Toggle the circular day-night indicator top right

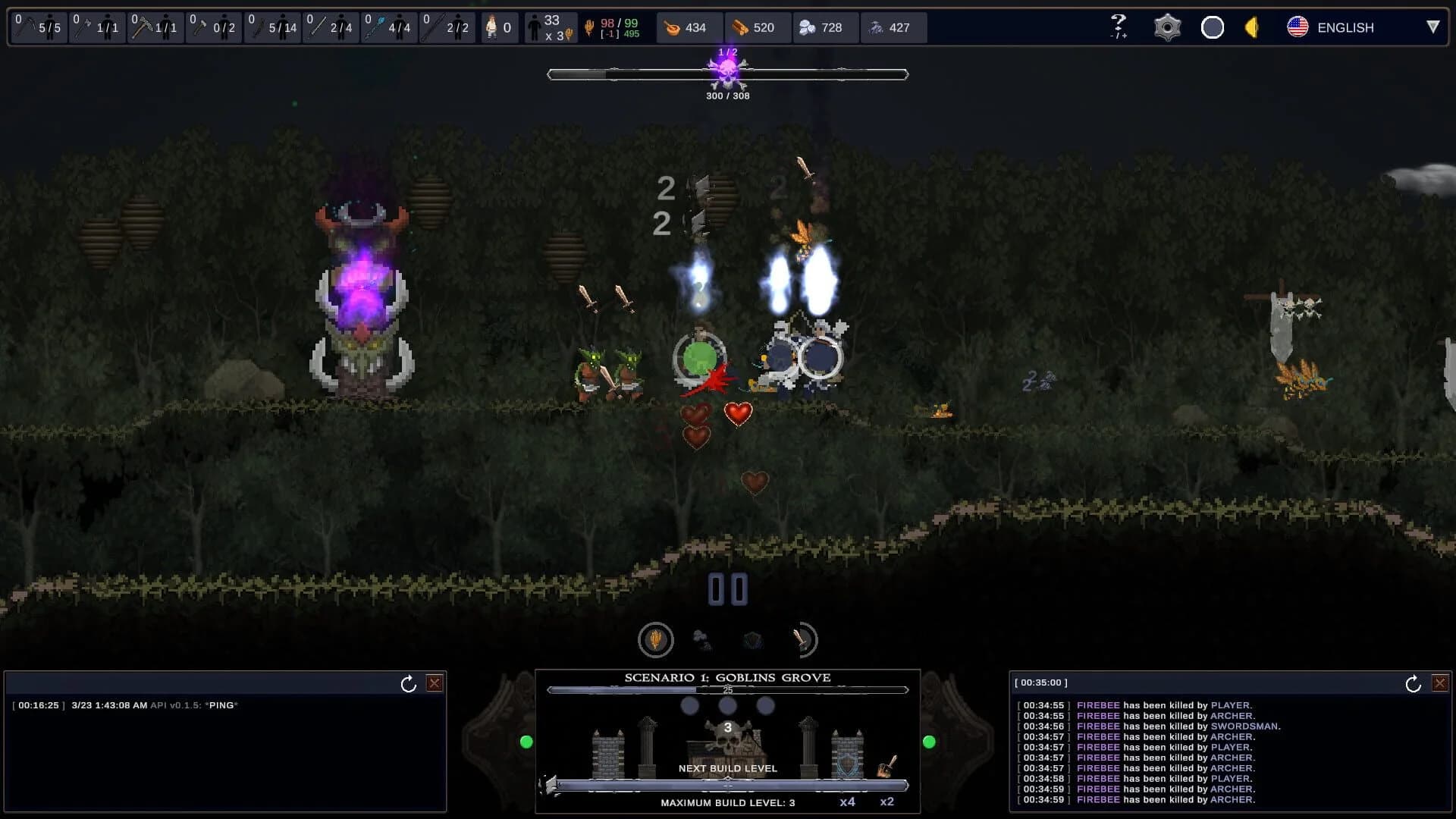1212,27
